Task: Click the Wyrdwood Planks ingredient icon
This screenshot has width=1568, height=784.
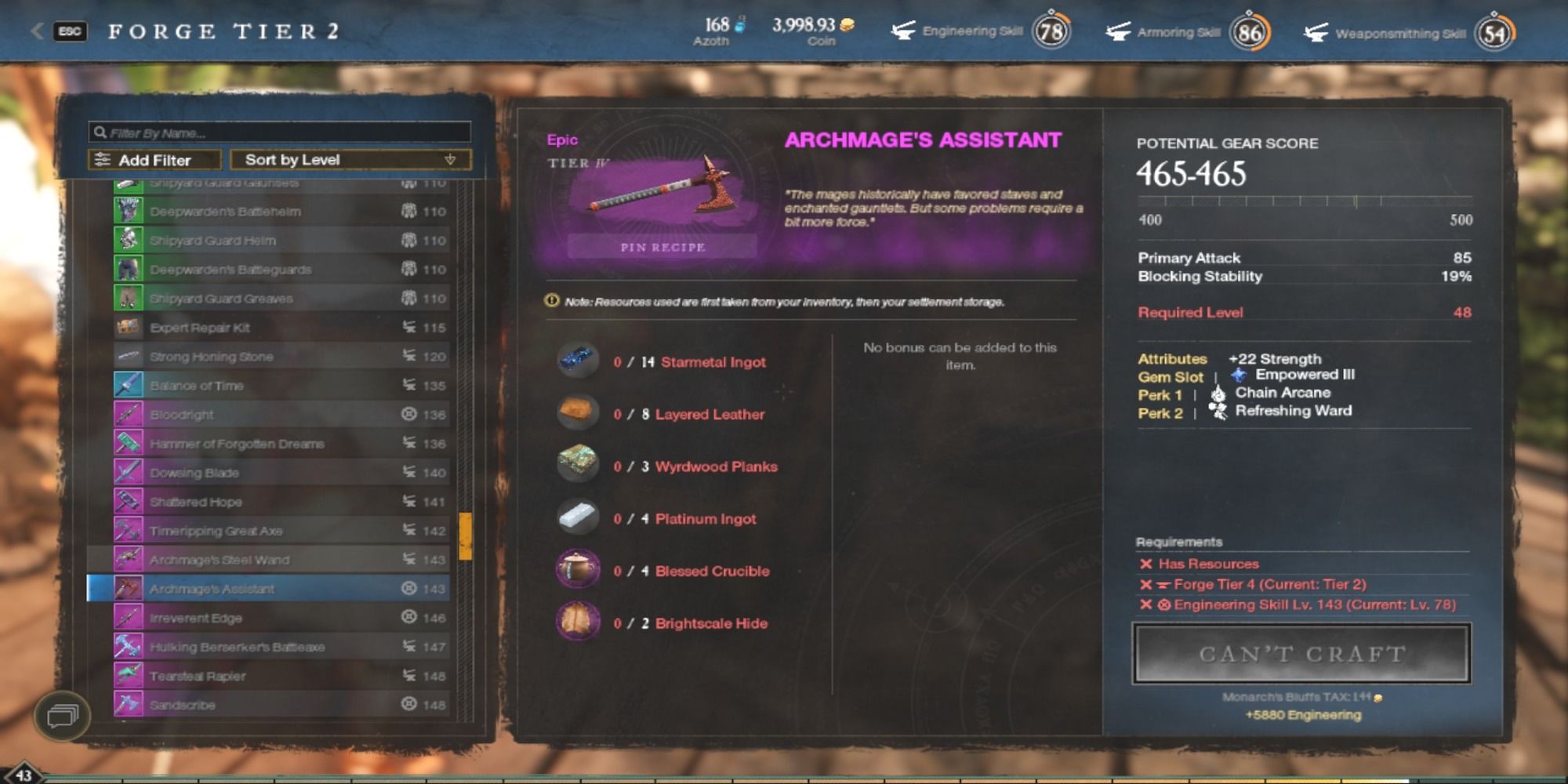Action: click(578, 466)
